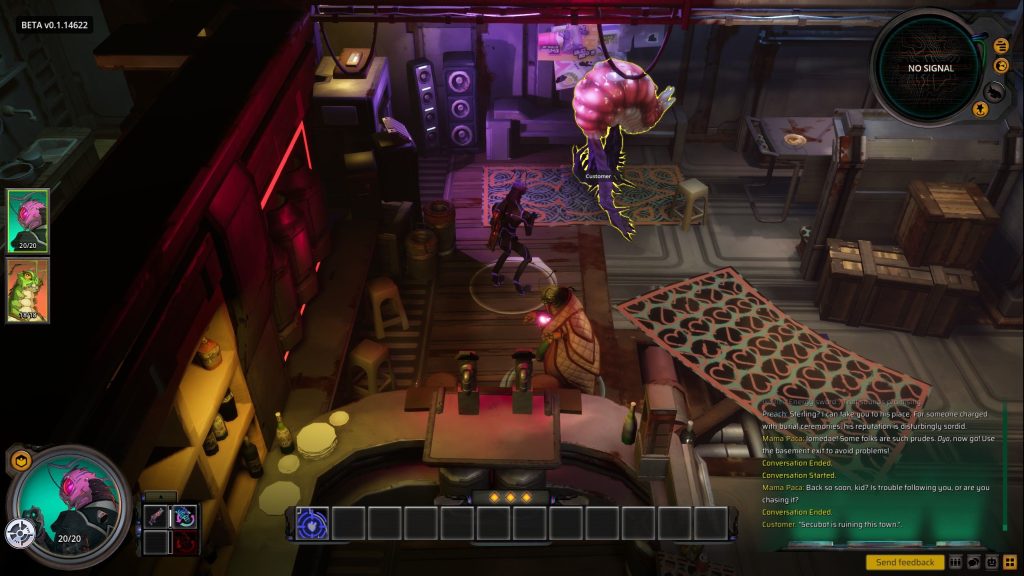Click the orange hexagon icon above the portrait
Viewport: 1024px width, 576px height.
pyautogui.click(x=22, y=460)
